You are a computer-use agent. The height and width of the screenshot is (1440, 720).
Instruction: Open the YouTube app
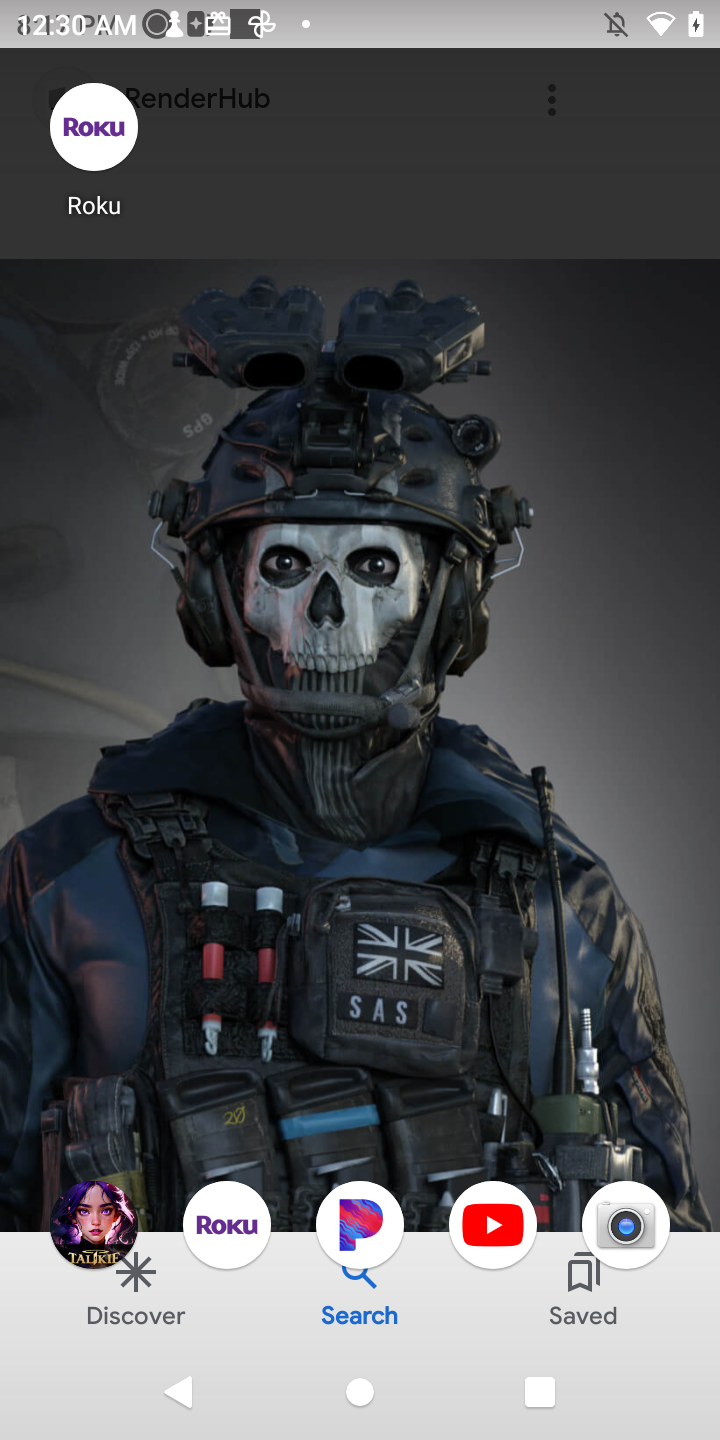click(493, 1225)
